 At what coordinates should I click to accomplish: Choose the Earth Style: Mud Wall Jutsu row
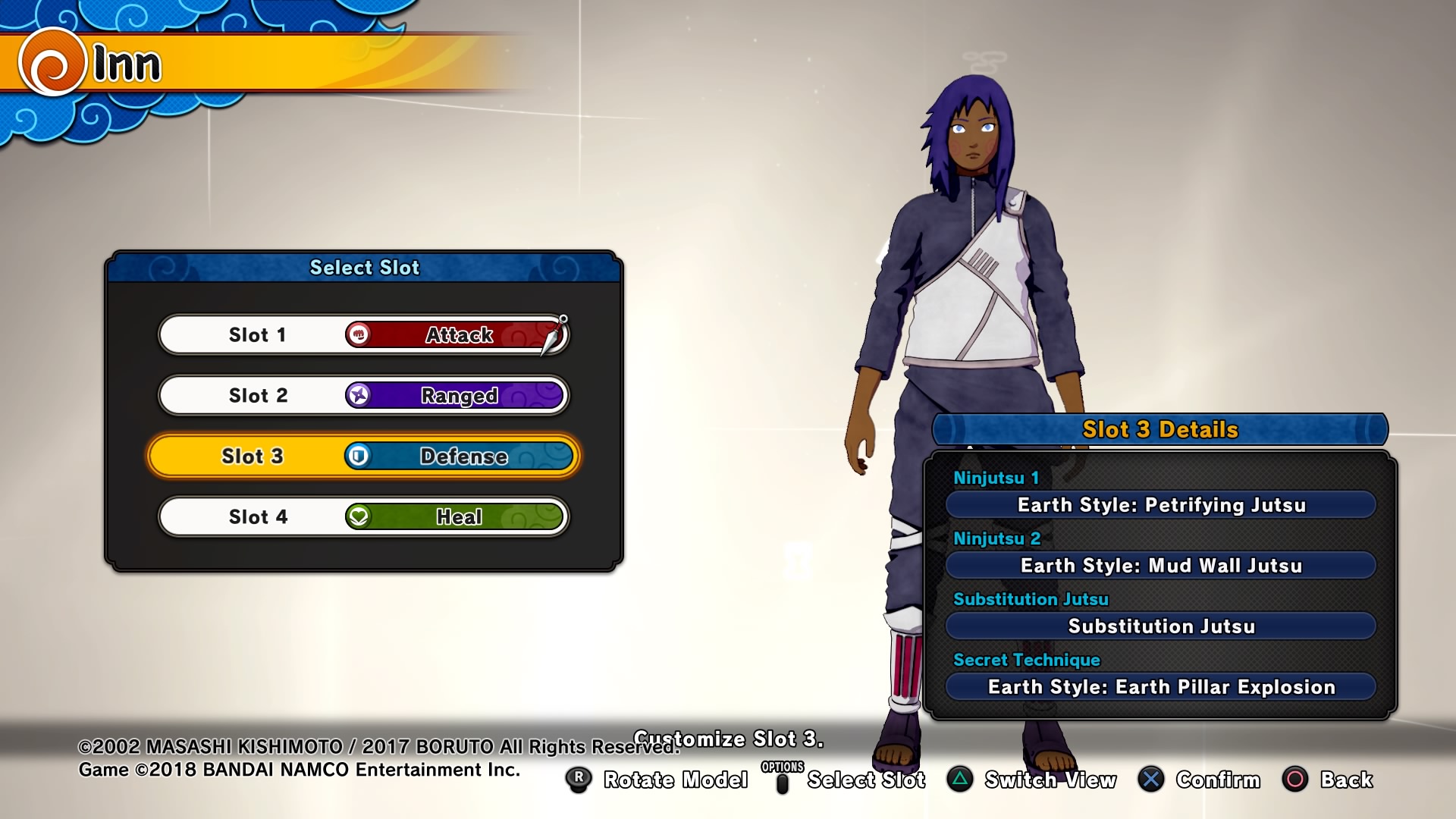tap(1160, 566)
